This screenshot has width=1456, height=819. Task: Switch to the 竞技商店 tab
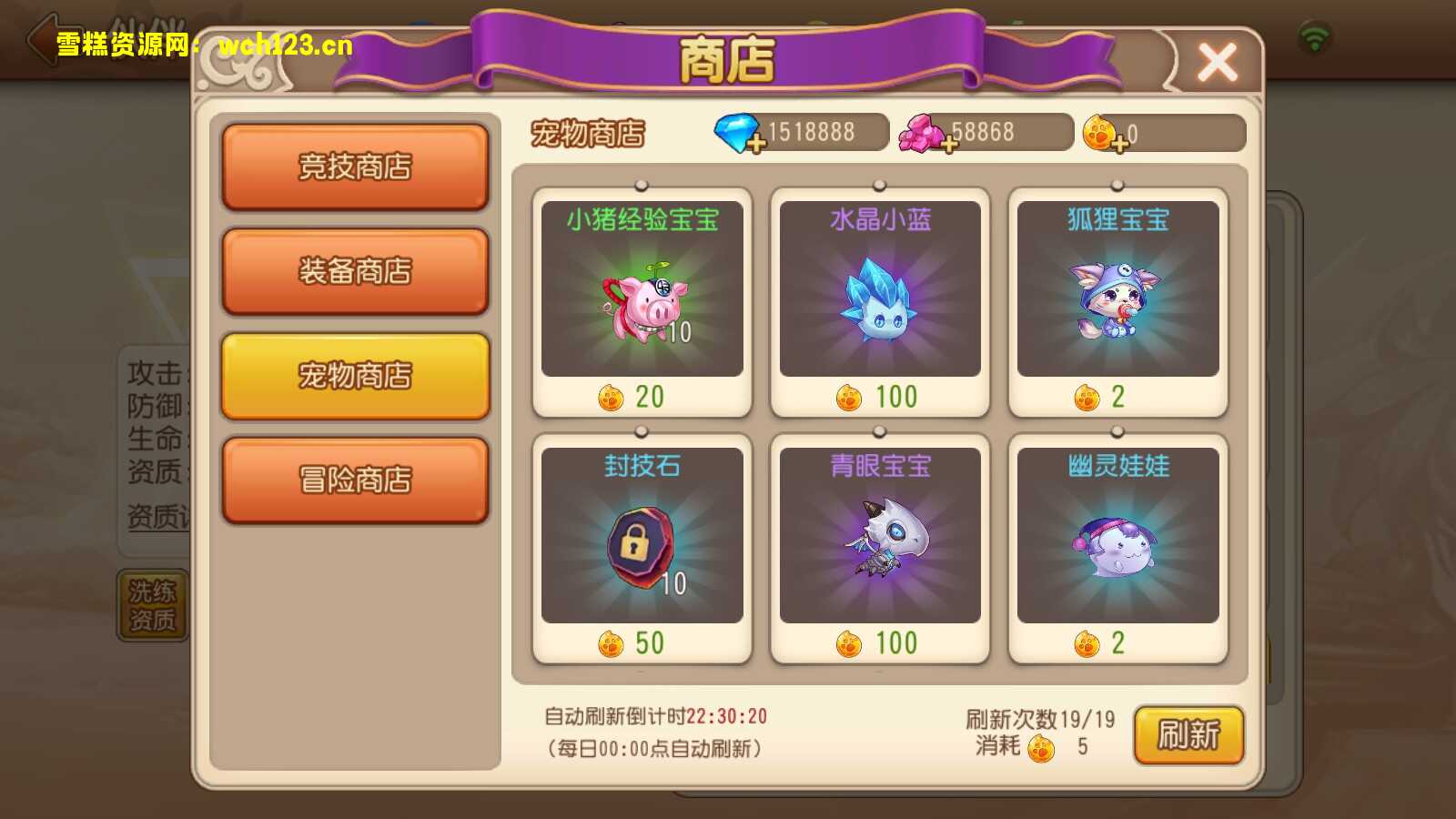[355, 167]
